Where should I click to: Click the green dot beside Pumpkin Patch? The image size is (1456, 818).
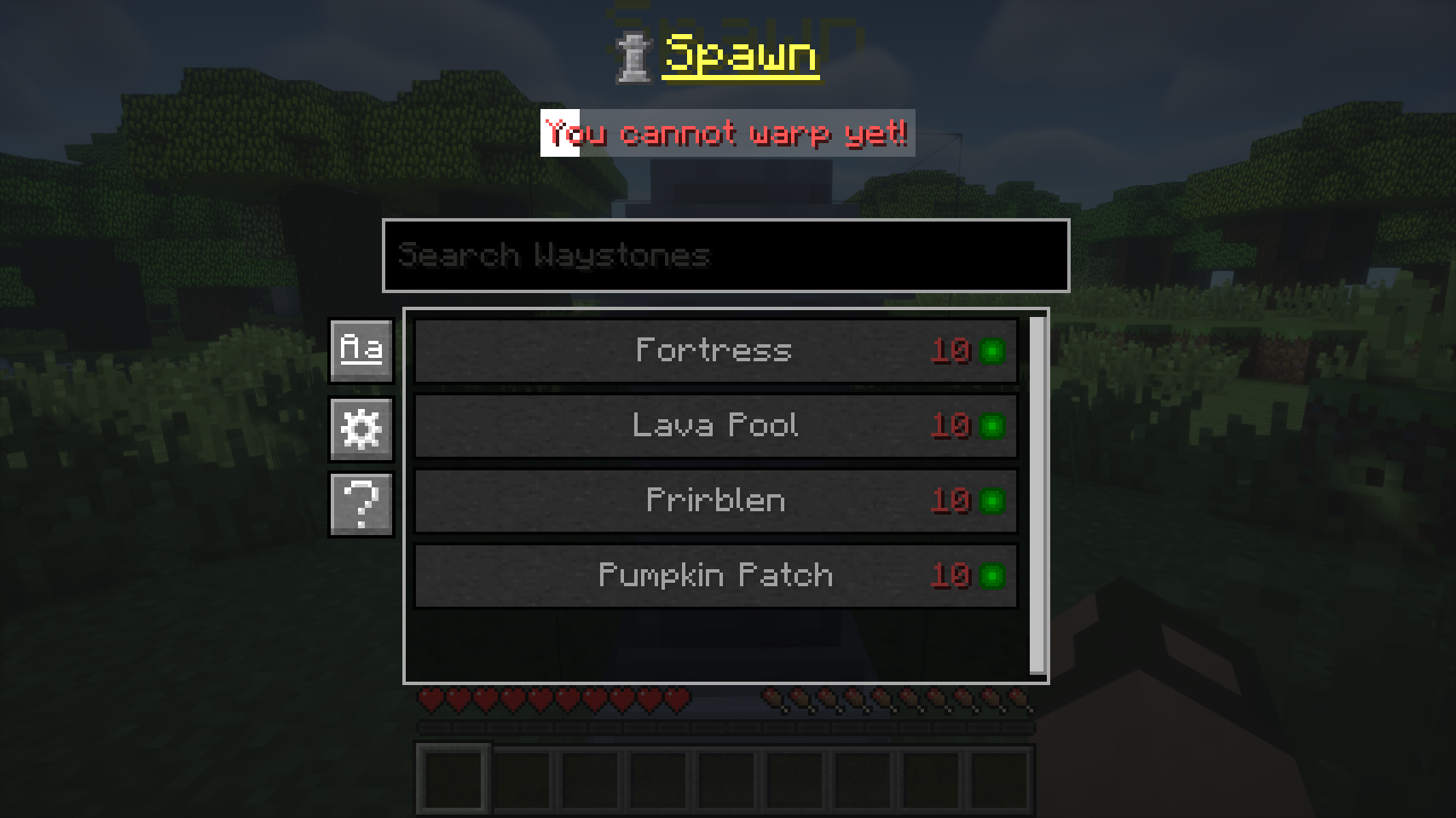[x=994, y=575]
